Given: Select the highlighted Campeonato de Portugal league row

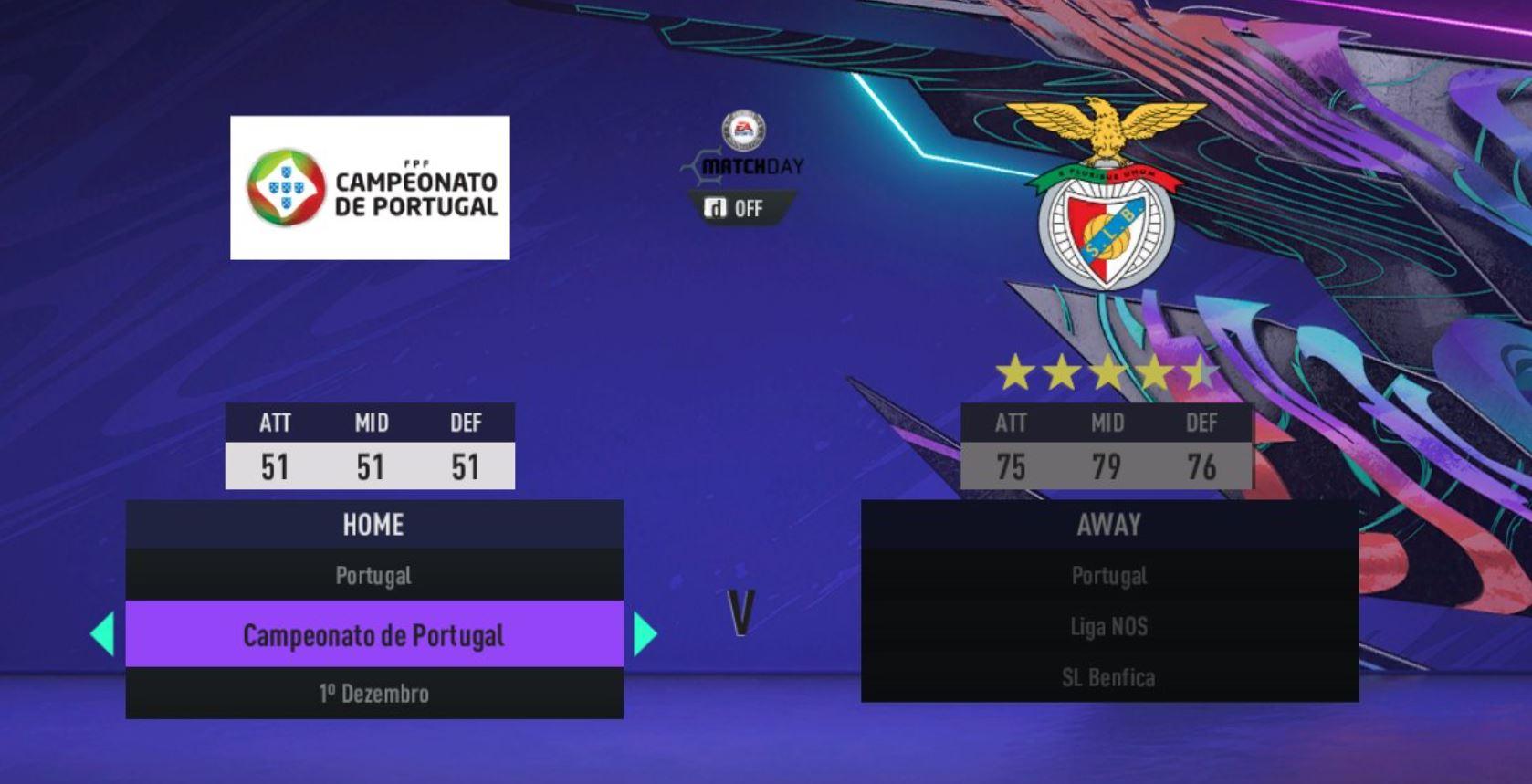Looking at the screenshot, I should (x=373, y=634).
